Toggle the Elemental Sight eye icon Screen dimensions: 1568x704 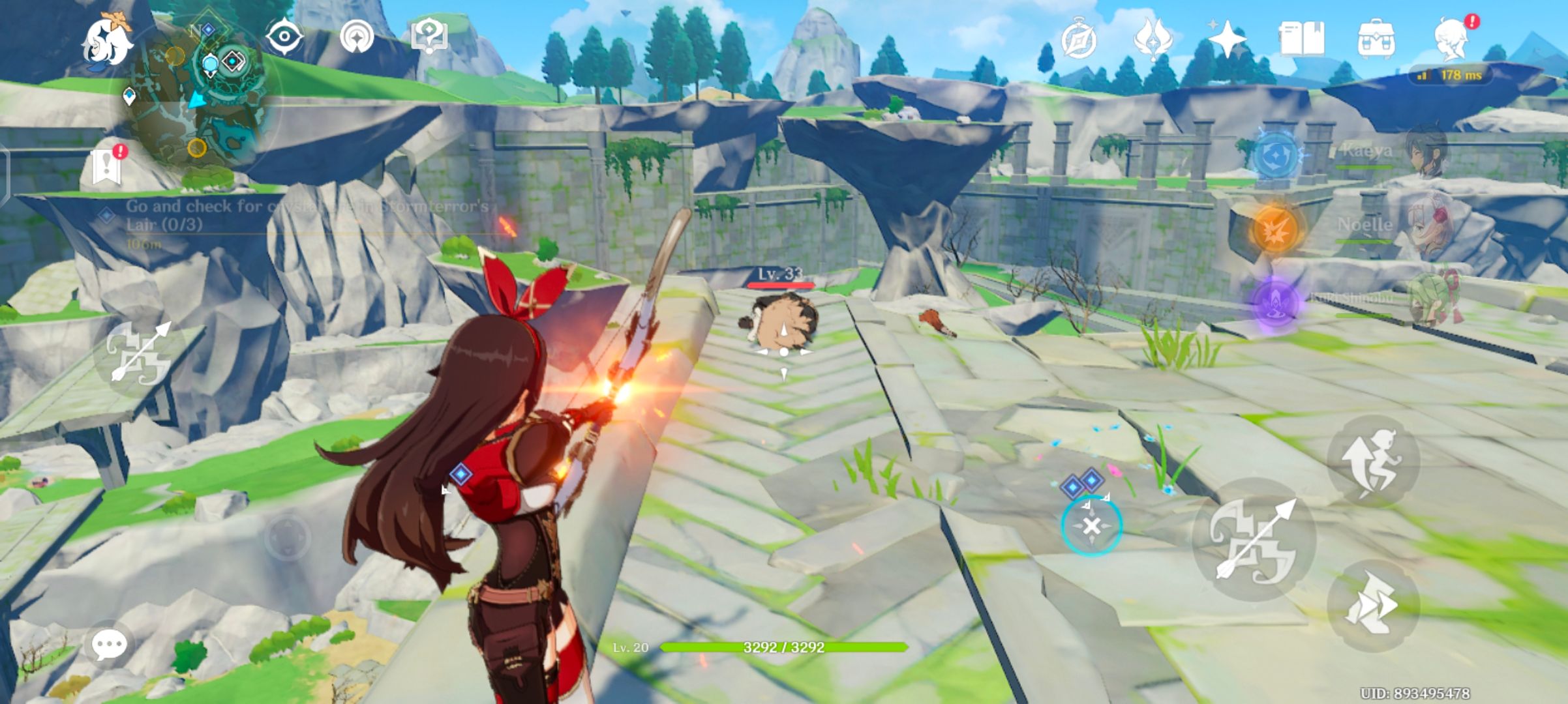point(284,37)
